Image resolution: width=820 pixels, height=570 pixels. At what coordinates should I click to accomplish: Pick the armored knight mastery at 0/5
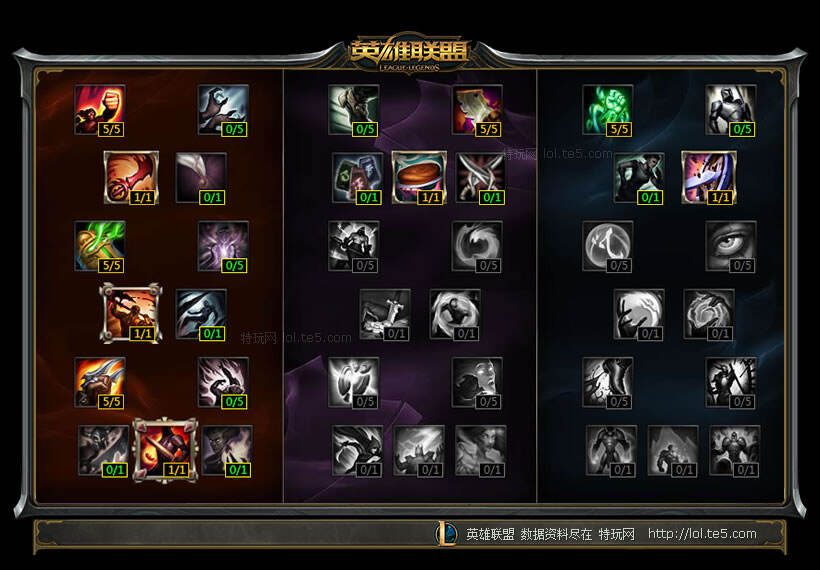click(x=730, y=109)
